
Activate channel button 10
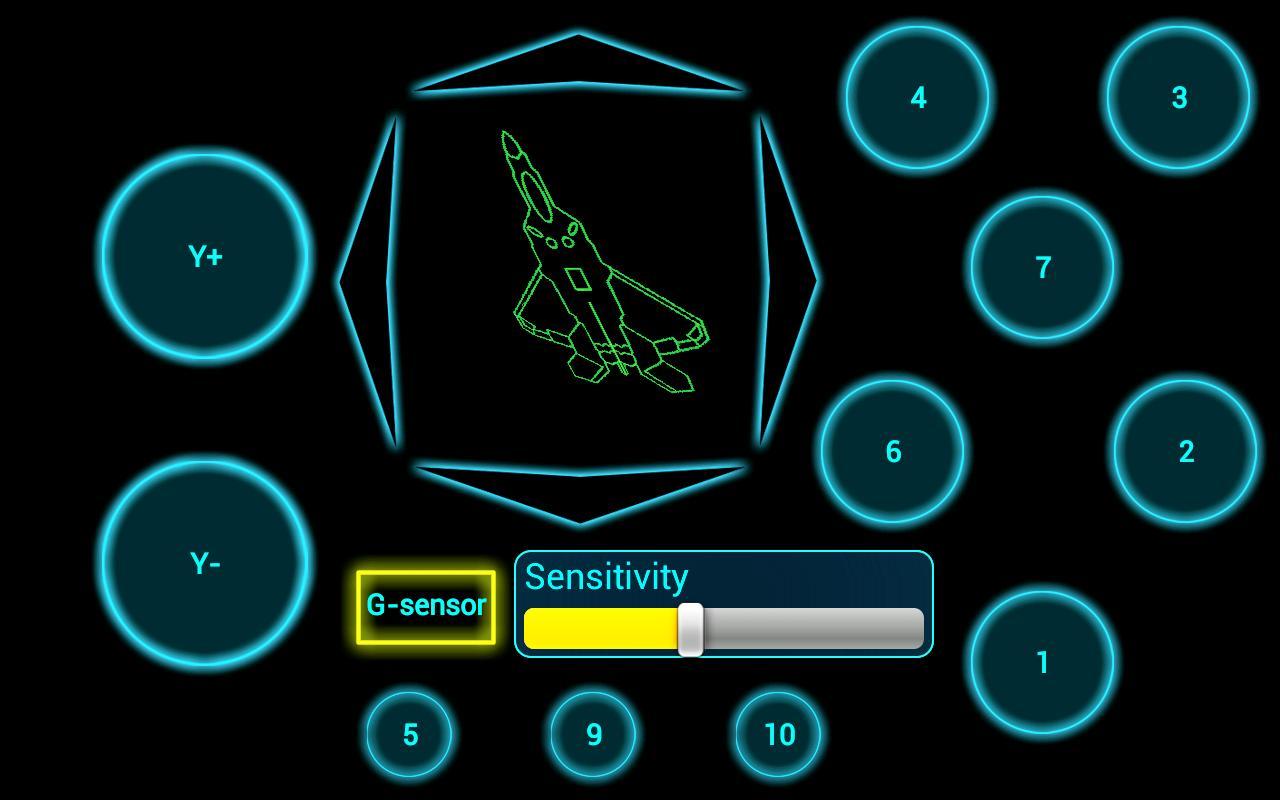point(778,734)
